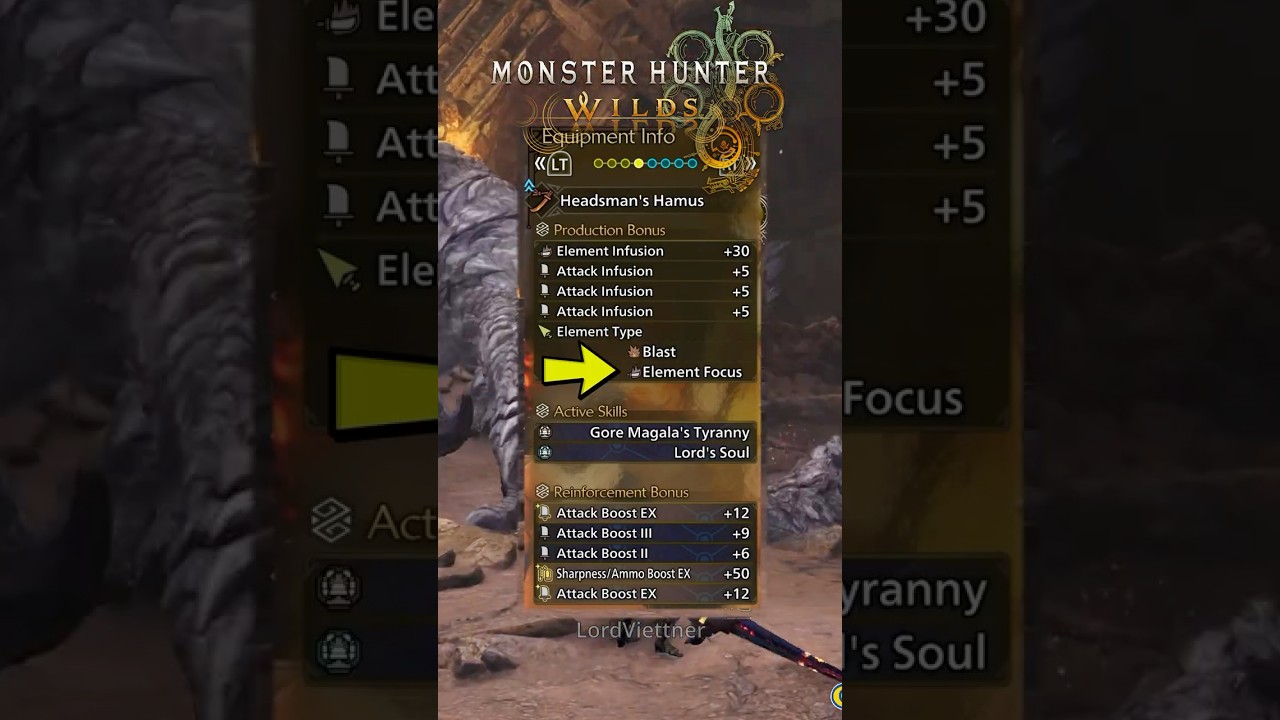Screen dimensions: 1280x720
Task: Select the first green page dot
Action: click(x=599, y=163)
